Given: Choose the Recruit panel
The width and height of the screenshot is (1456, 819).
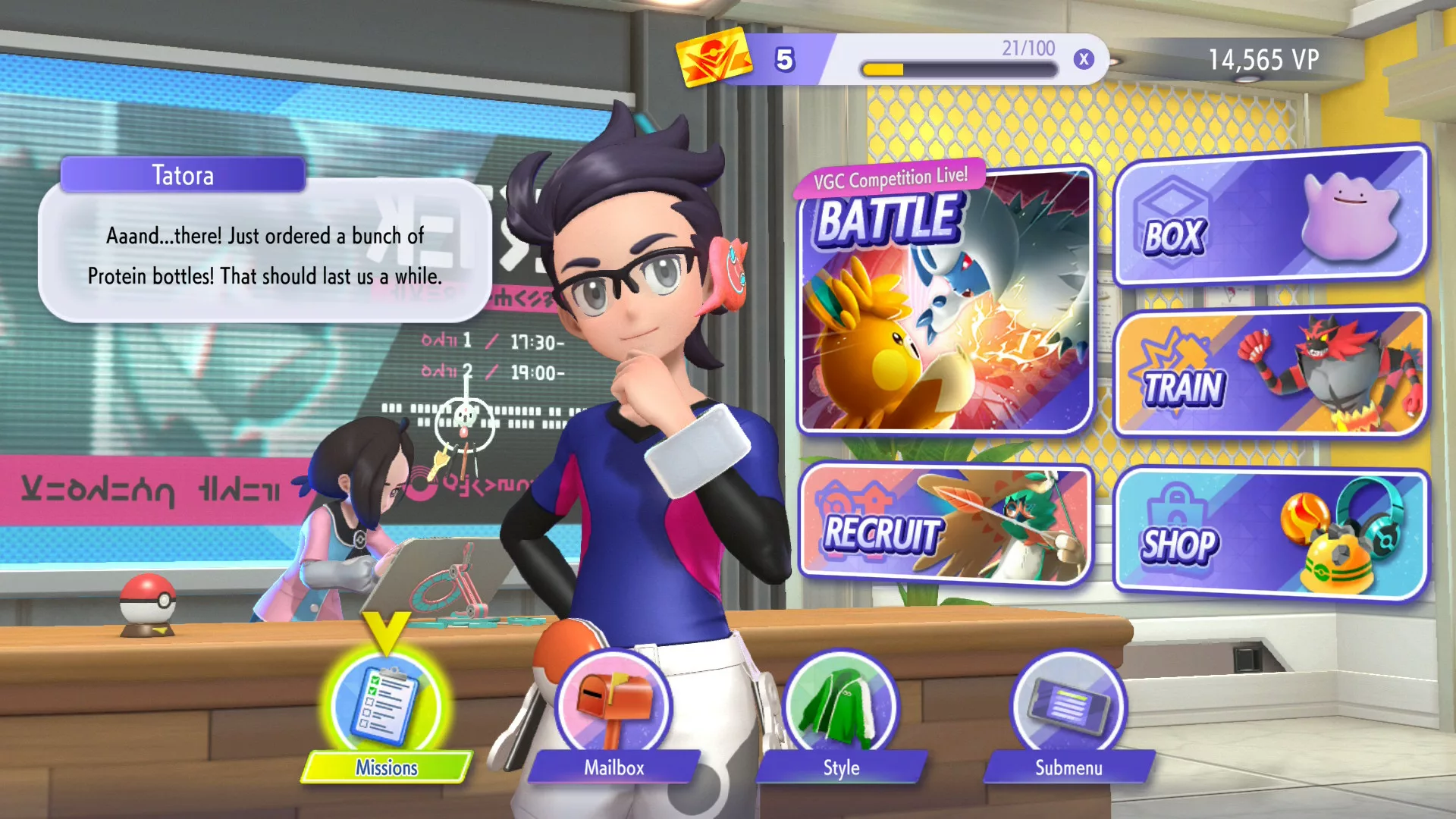Looking at the screenshot, I should tap(945, 525).
